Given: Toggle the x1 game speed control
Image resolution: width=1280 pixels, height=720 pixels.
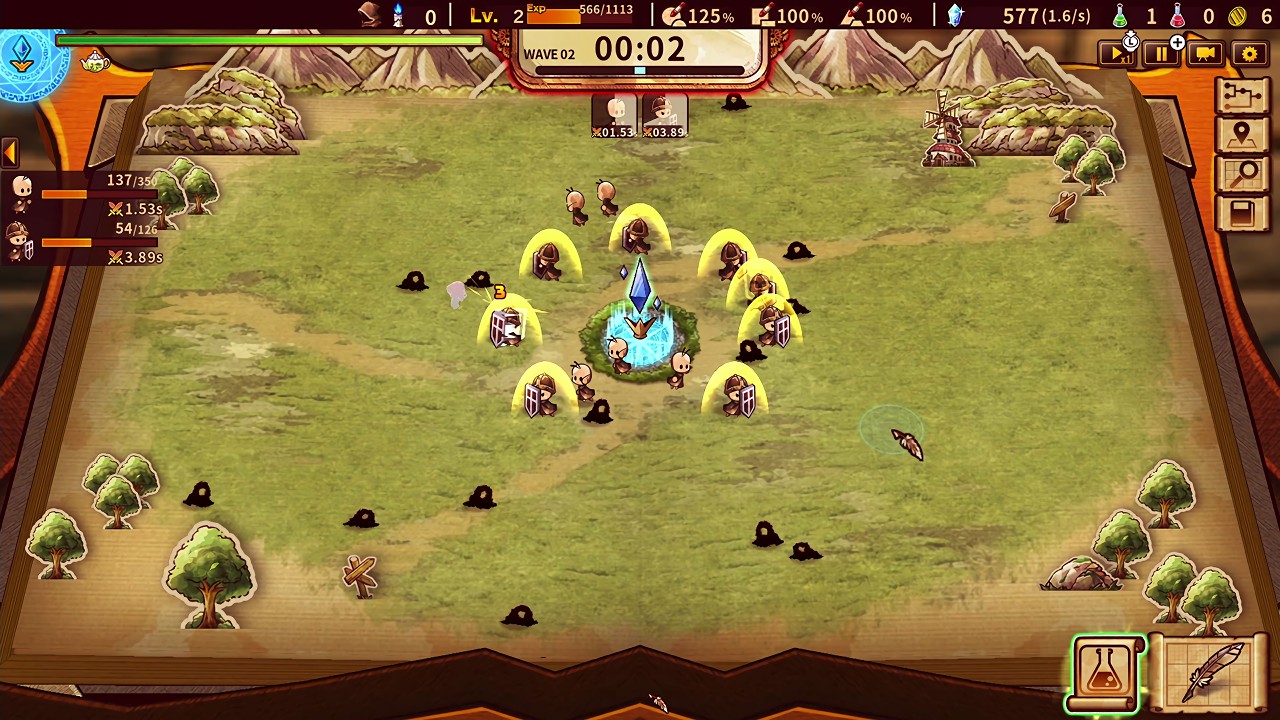Looking at the screenshot, I should click(1117, 54).
